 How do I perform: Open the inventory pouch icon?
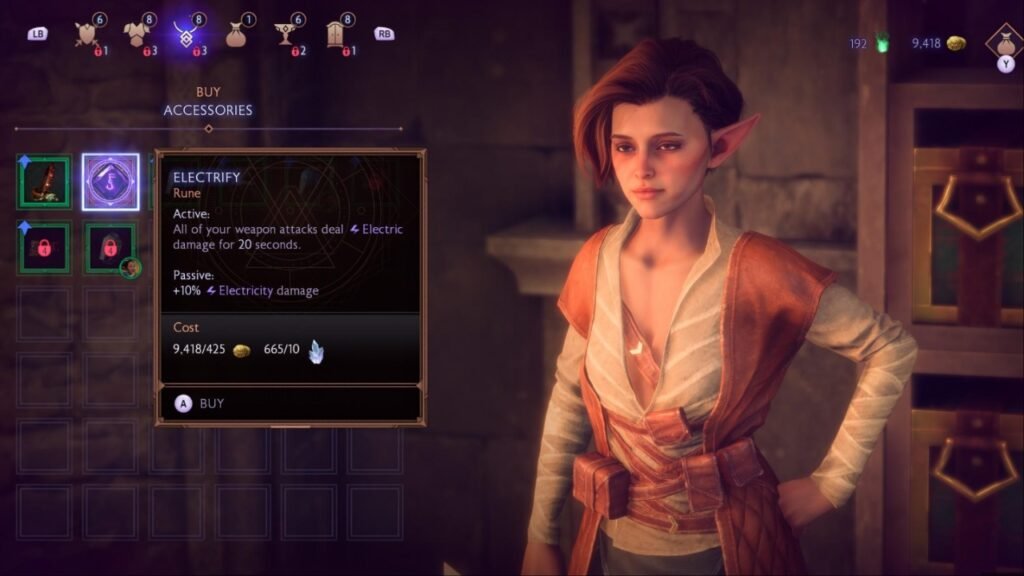tap(1003, 42)
